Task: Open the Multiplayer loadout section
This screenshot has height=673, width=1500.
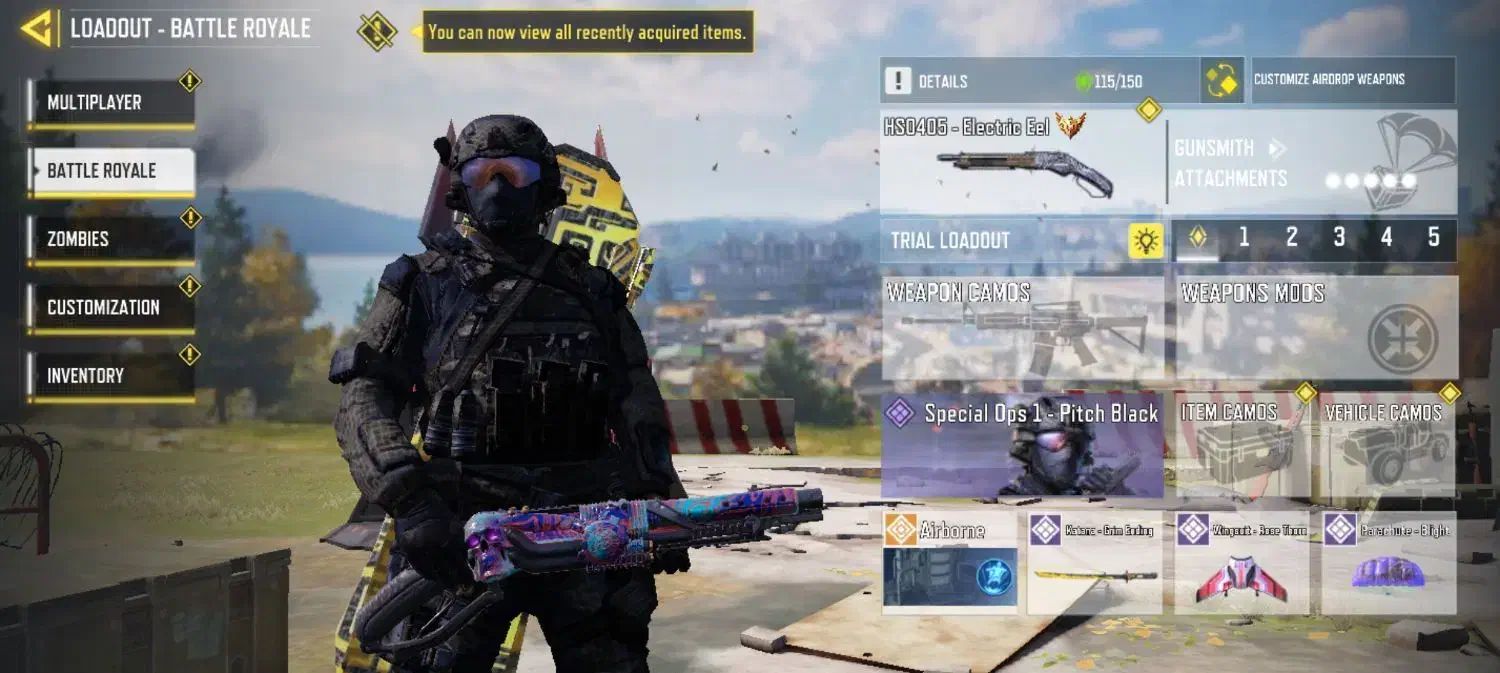Action: [x=111, y=103]
